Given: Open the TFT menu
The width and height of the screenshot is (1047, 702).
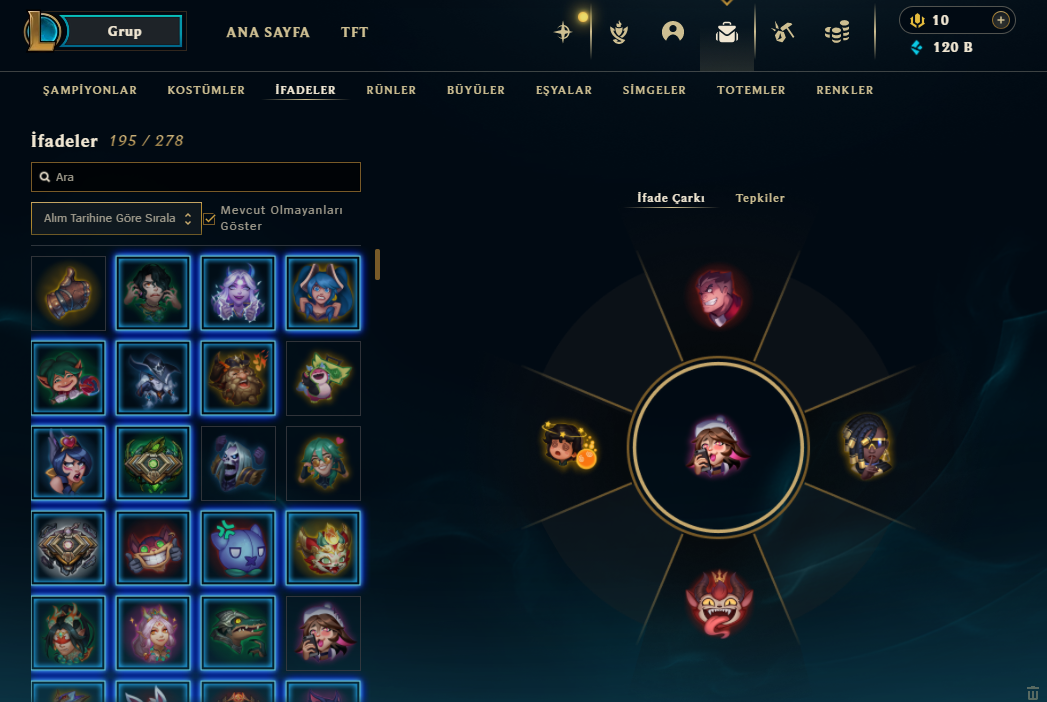Looking at the screenshot, I should [x=354, y=32].
